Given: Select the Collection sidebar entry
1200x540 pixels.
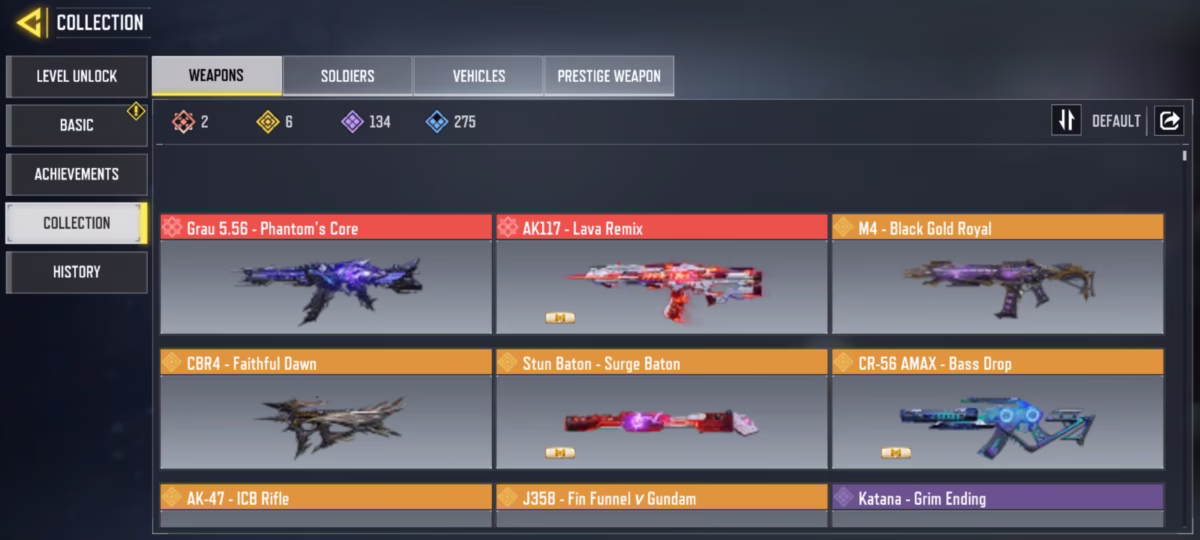Looking at the screenshot, I should tap(77, 223).
